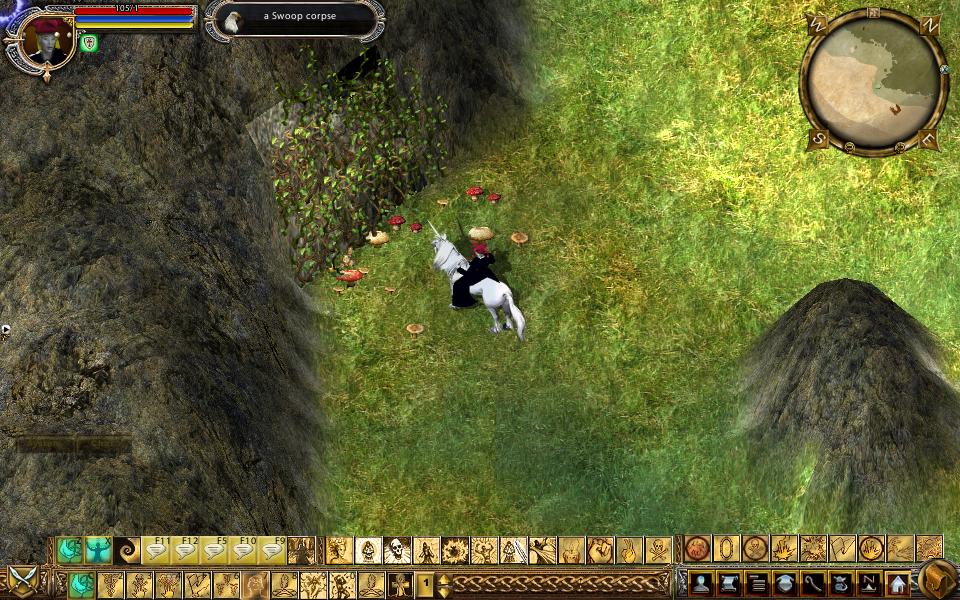Zoom out the minimap with minus button
960x600 pixels.
[849, 147]
